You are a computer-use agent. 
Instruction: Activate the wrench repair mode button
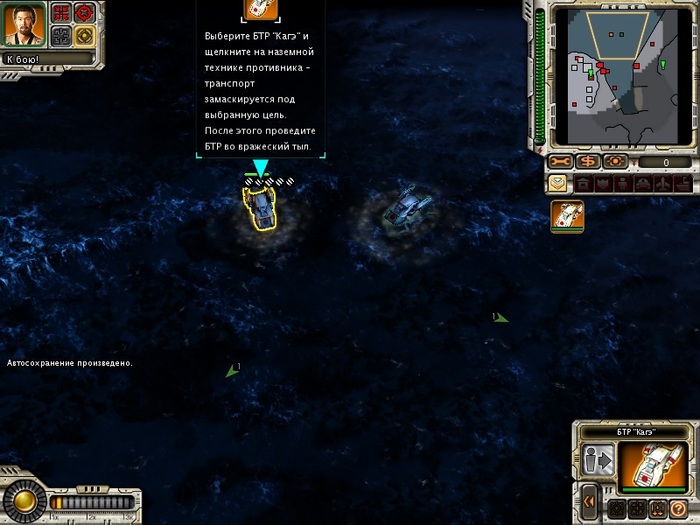560,162
